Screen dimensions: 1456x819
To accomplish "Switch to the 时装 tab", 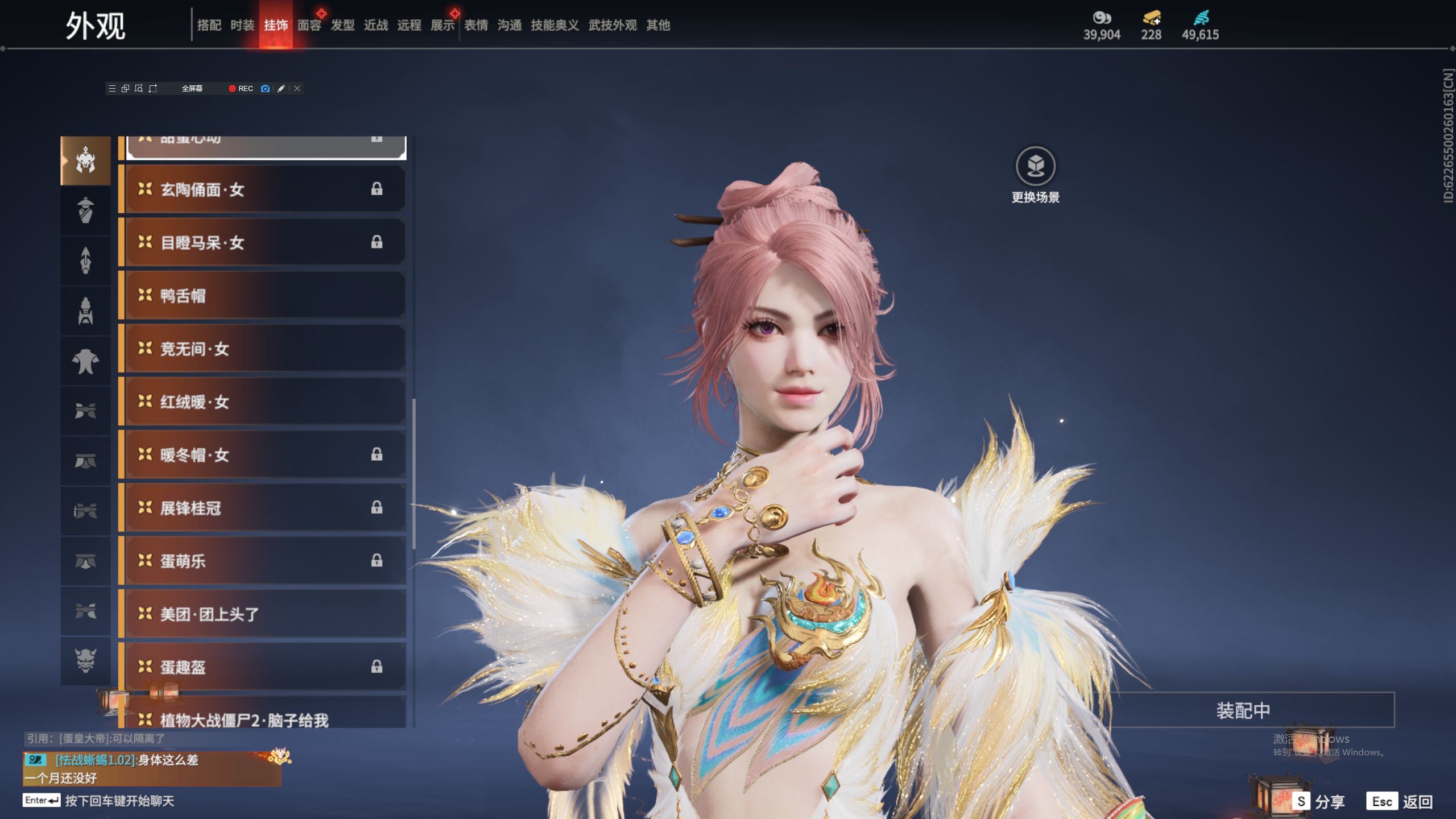I will pos(242,25).
